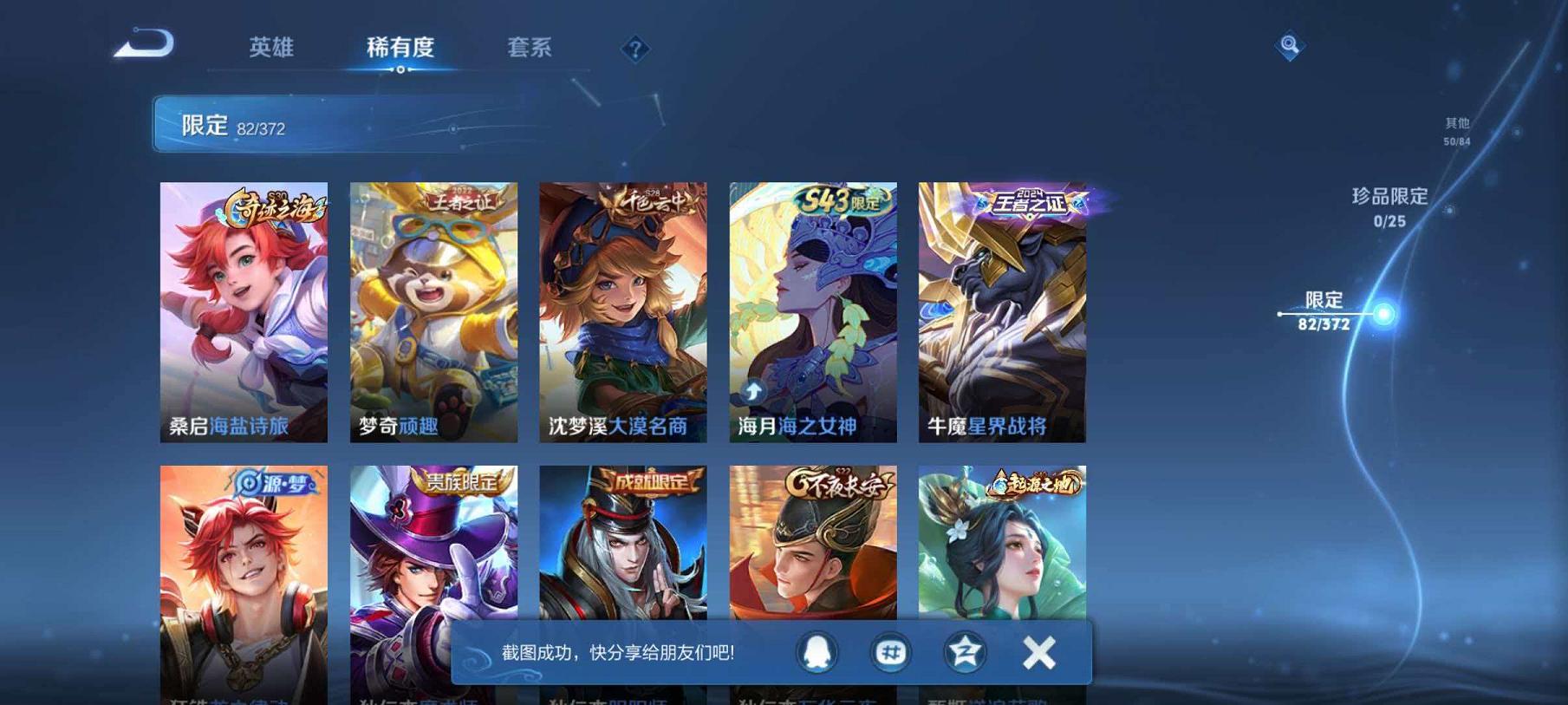Select the highlighted 限定 node marker
The width and height of the screenshot is (1568, 705).
[x=1383, y=315]
